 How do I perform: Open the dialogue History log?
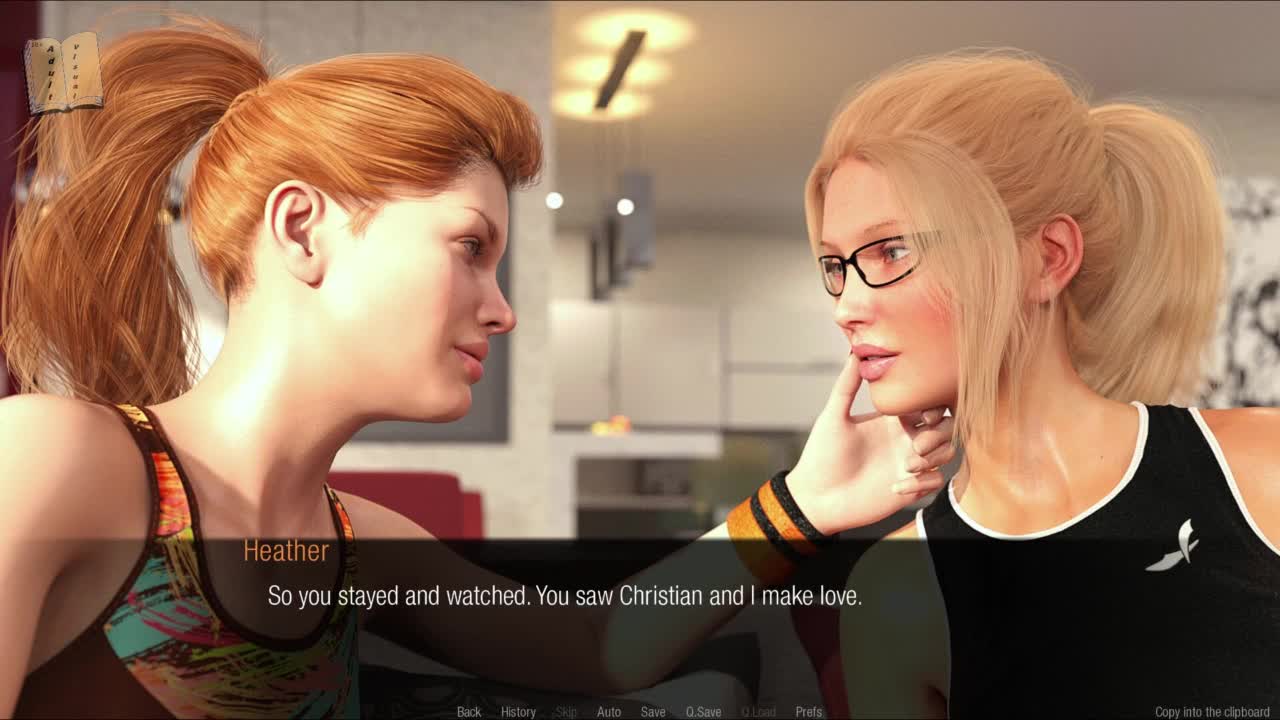518,712
